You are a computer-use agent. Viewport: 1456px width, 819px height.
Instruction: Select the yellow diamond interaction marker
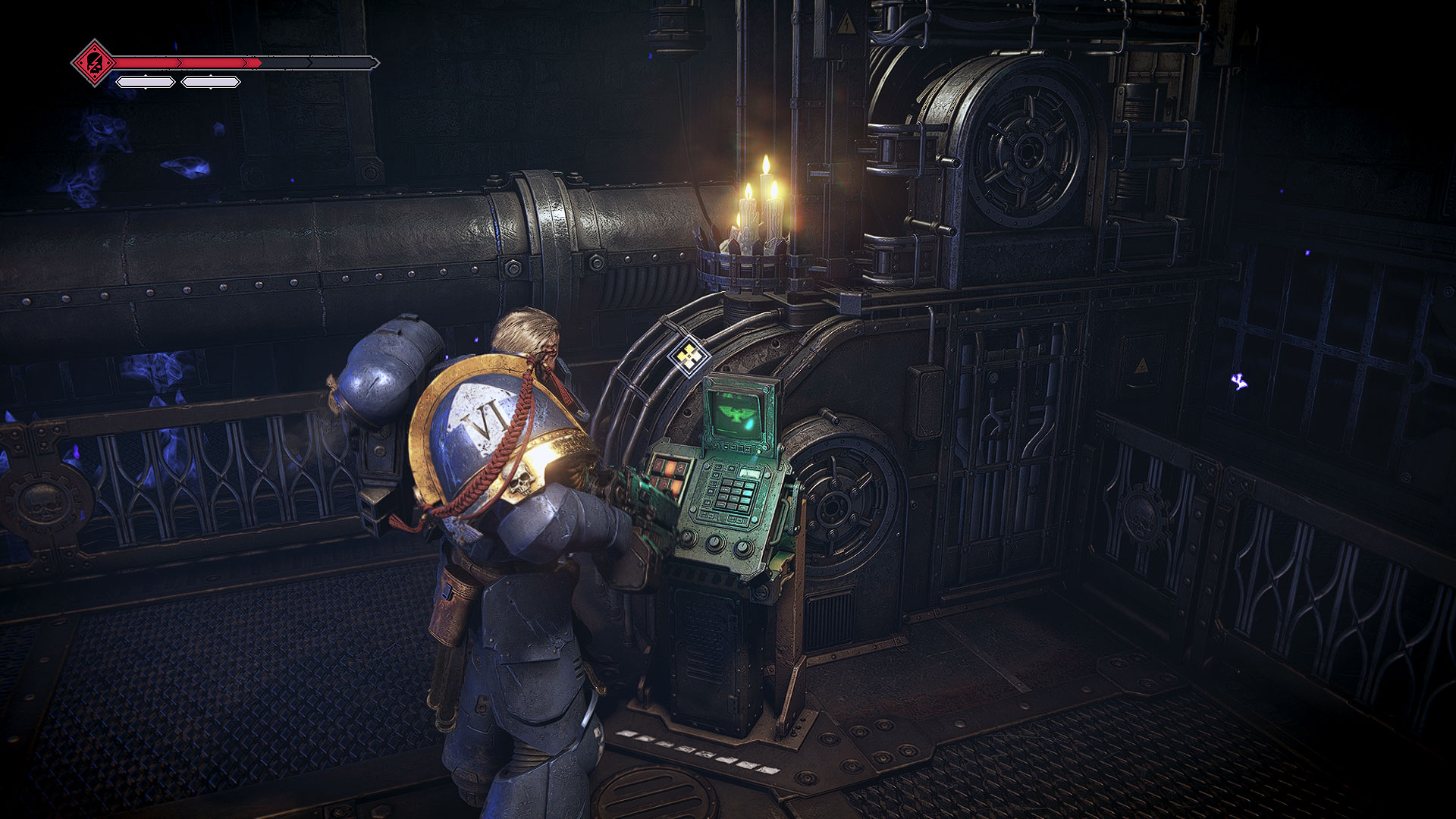688,355
